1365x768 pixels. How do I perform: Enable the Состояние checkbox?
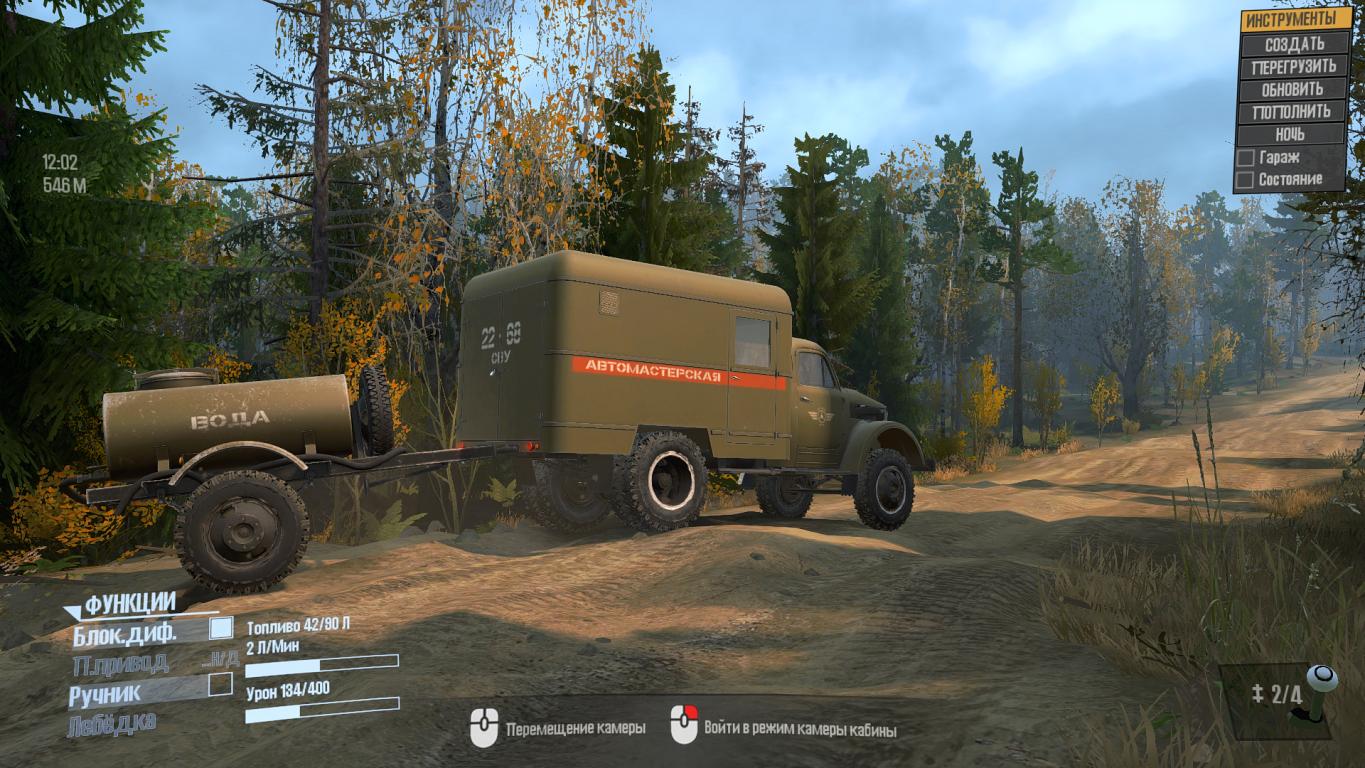pyautogui.click(x=1245, y=180)
